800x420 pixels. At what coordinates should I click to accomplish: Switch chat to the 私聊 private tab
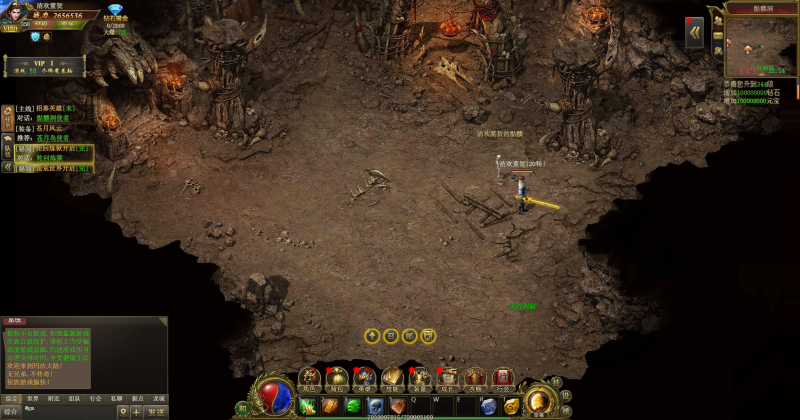(116, 398)
